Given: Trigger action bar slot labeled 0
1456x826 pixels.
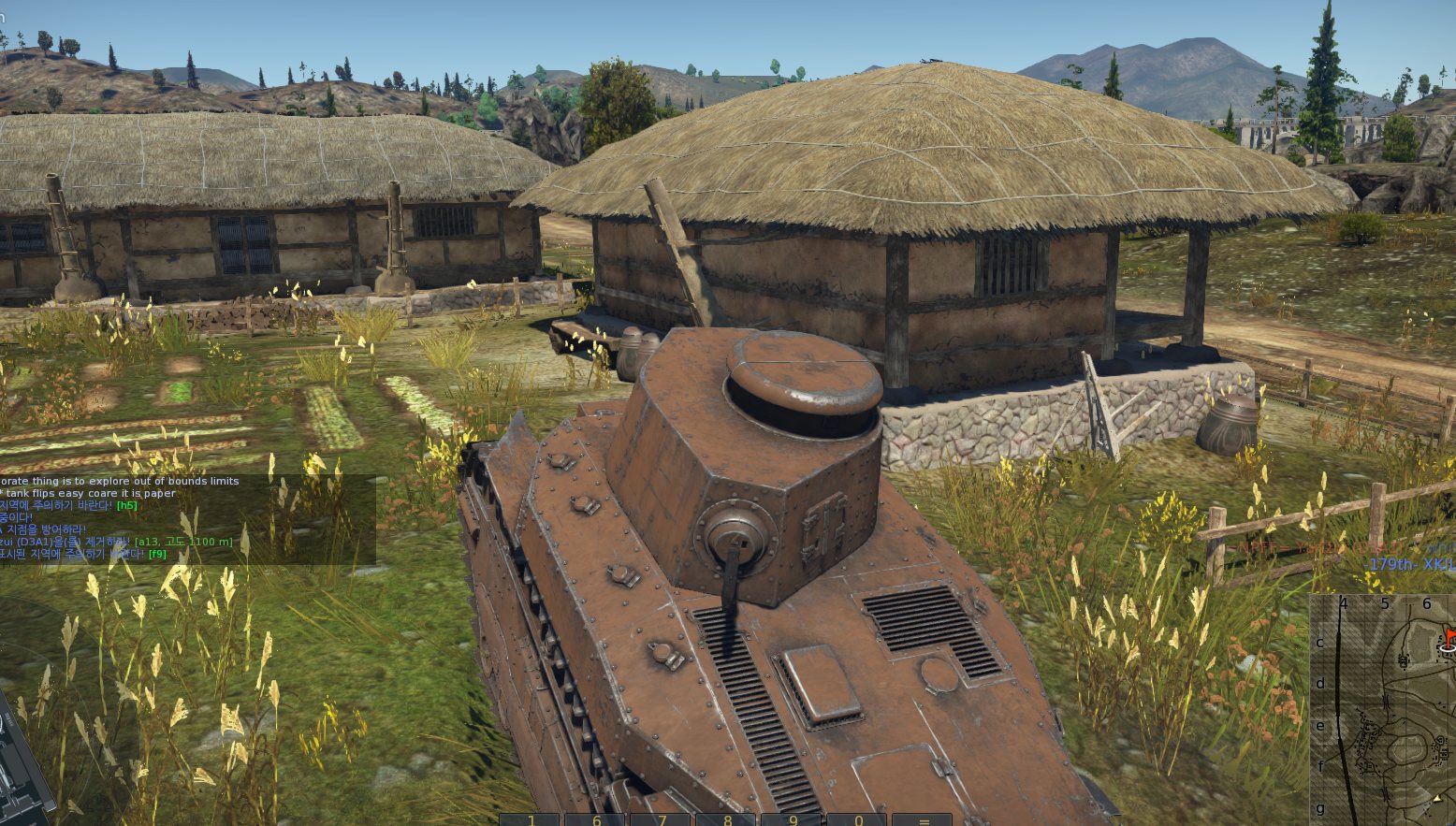Looking at the screenshot, I should (858, 819).
